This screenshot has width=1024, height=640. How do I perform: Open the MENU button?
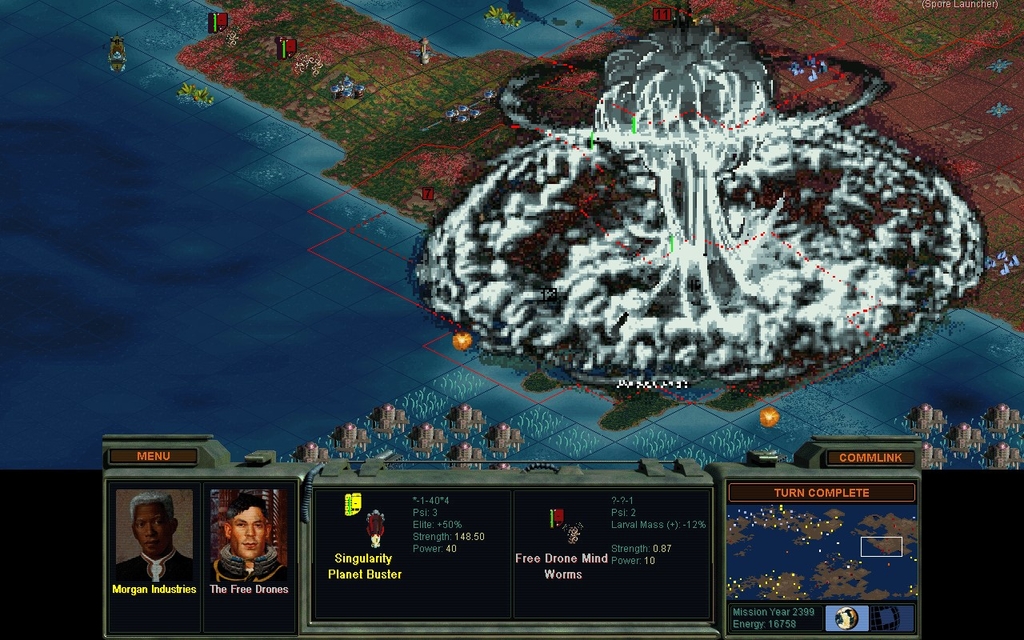(153, 456)
